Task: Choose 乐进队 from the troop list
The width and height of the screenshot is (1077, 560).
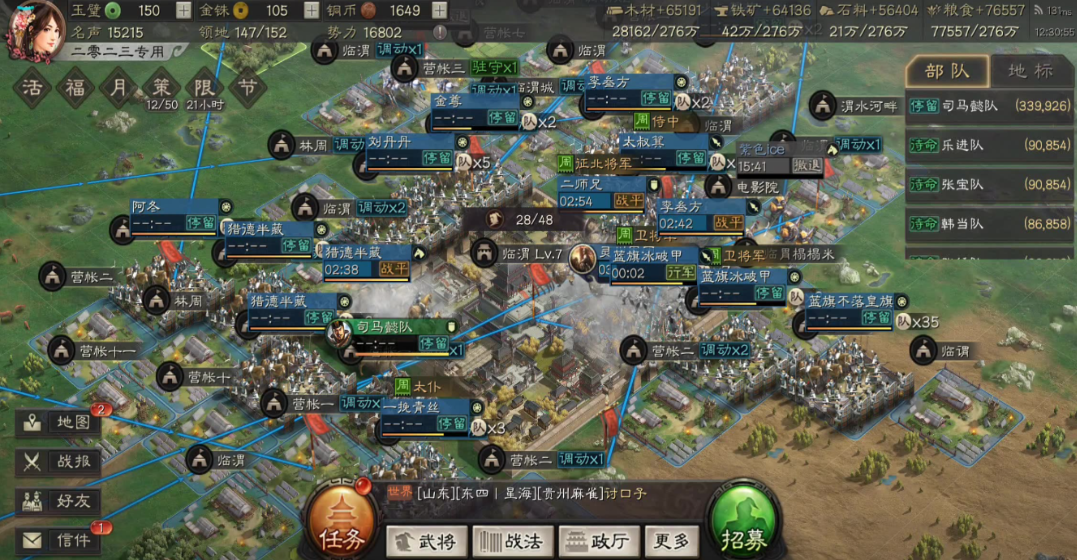Action: [990, 145]
